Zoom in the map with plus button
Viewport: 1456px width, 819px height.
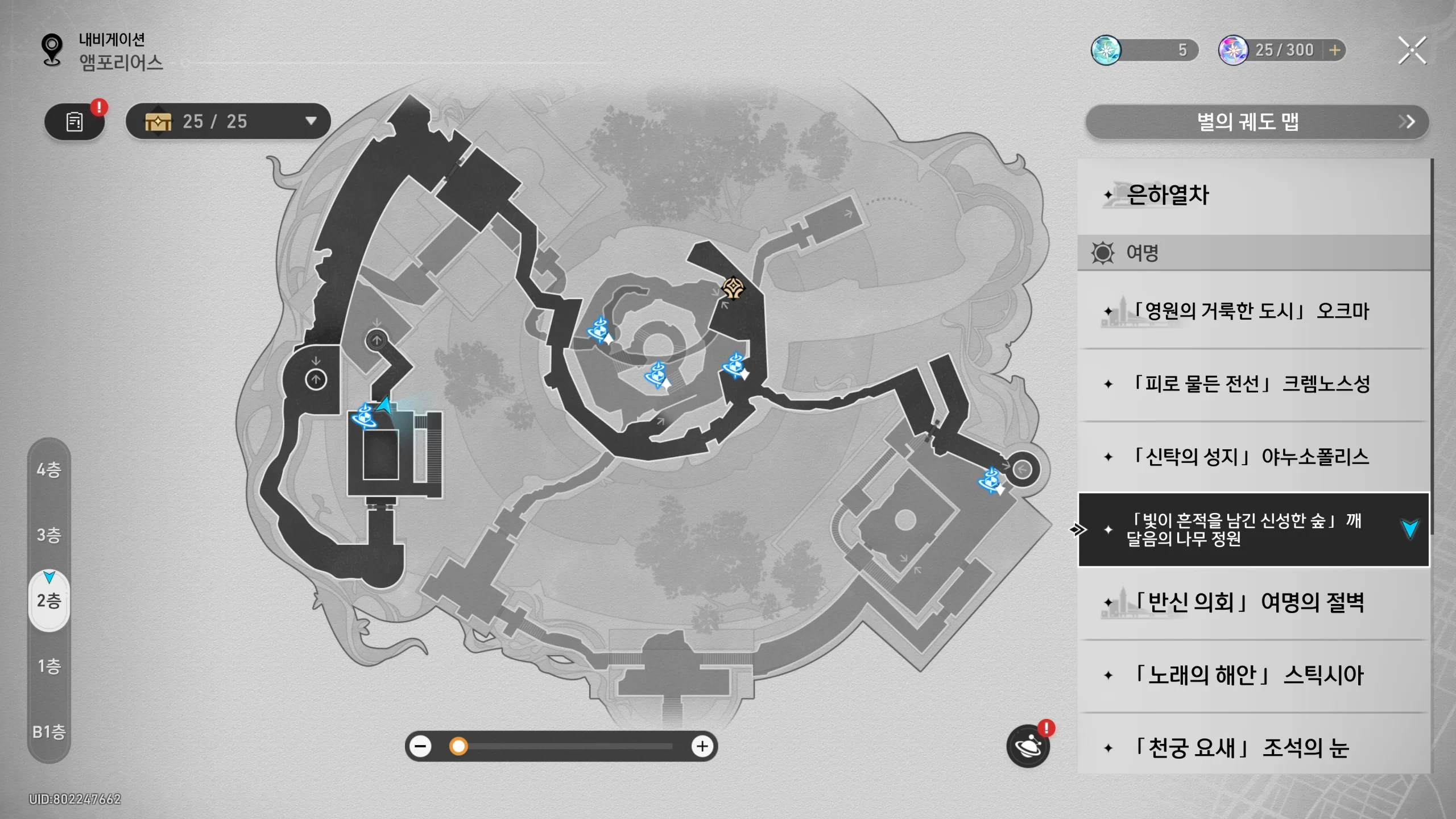702,746
